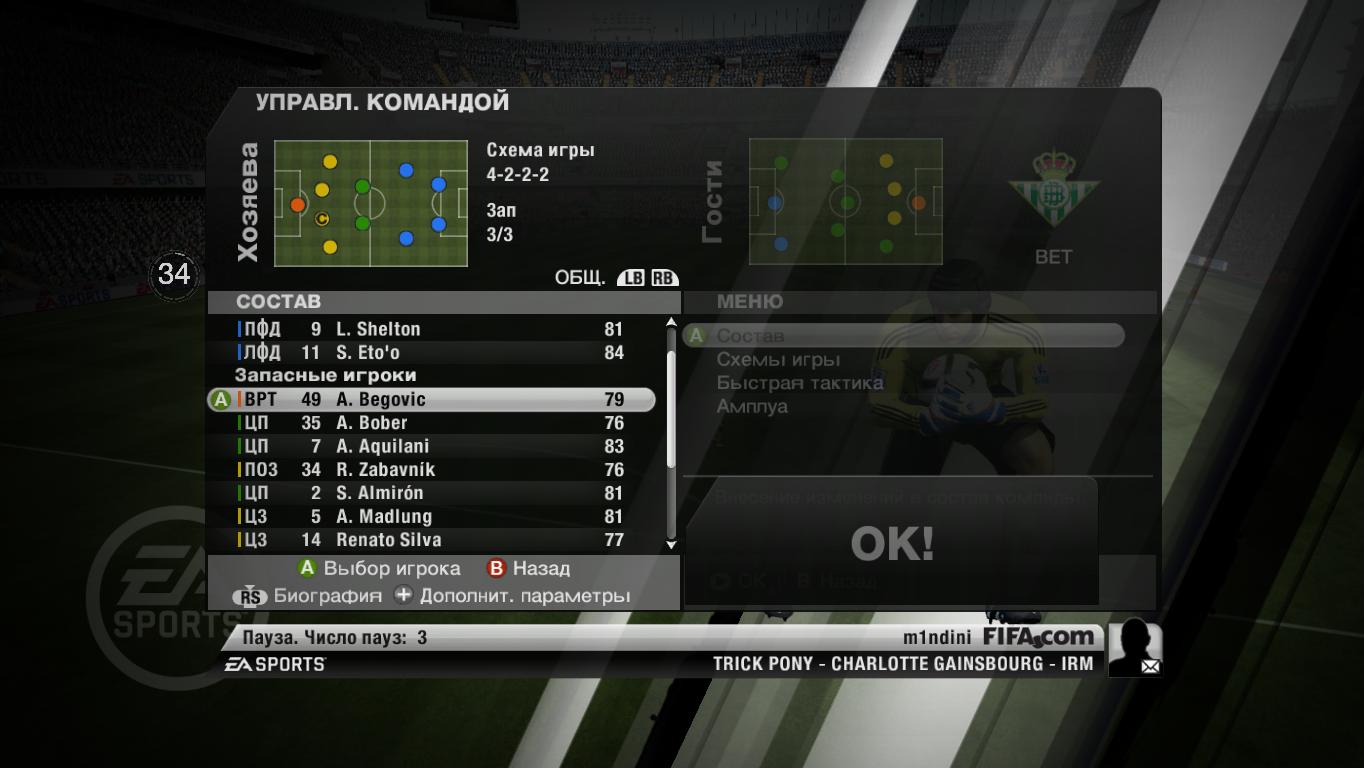Click the squad list scroll-up arrow
Viewport: 1364px width, 768px height.
tap(671, 323)
